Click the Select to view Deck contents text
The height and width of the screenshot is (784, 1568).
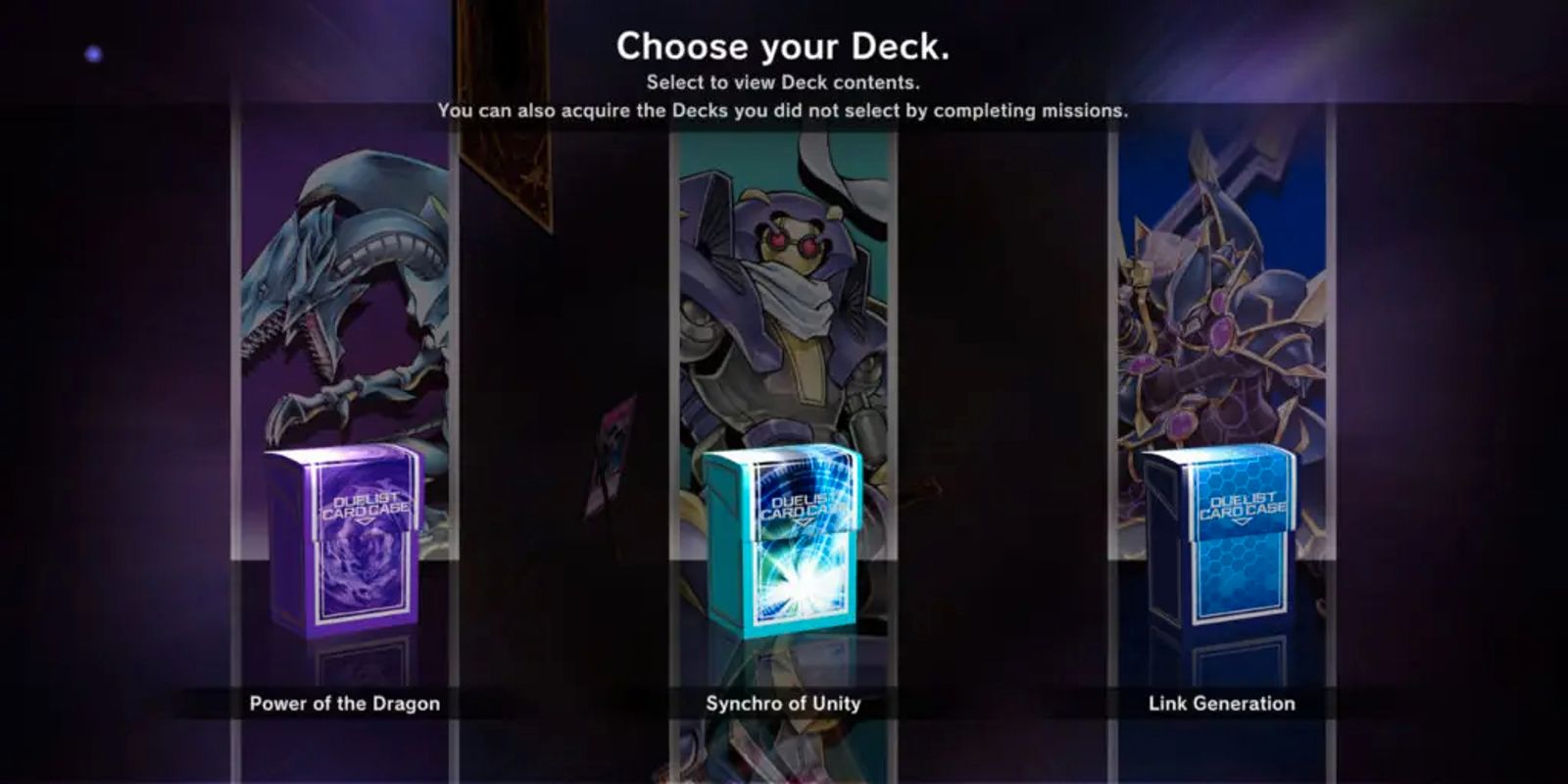pos(784,83)
